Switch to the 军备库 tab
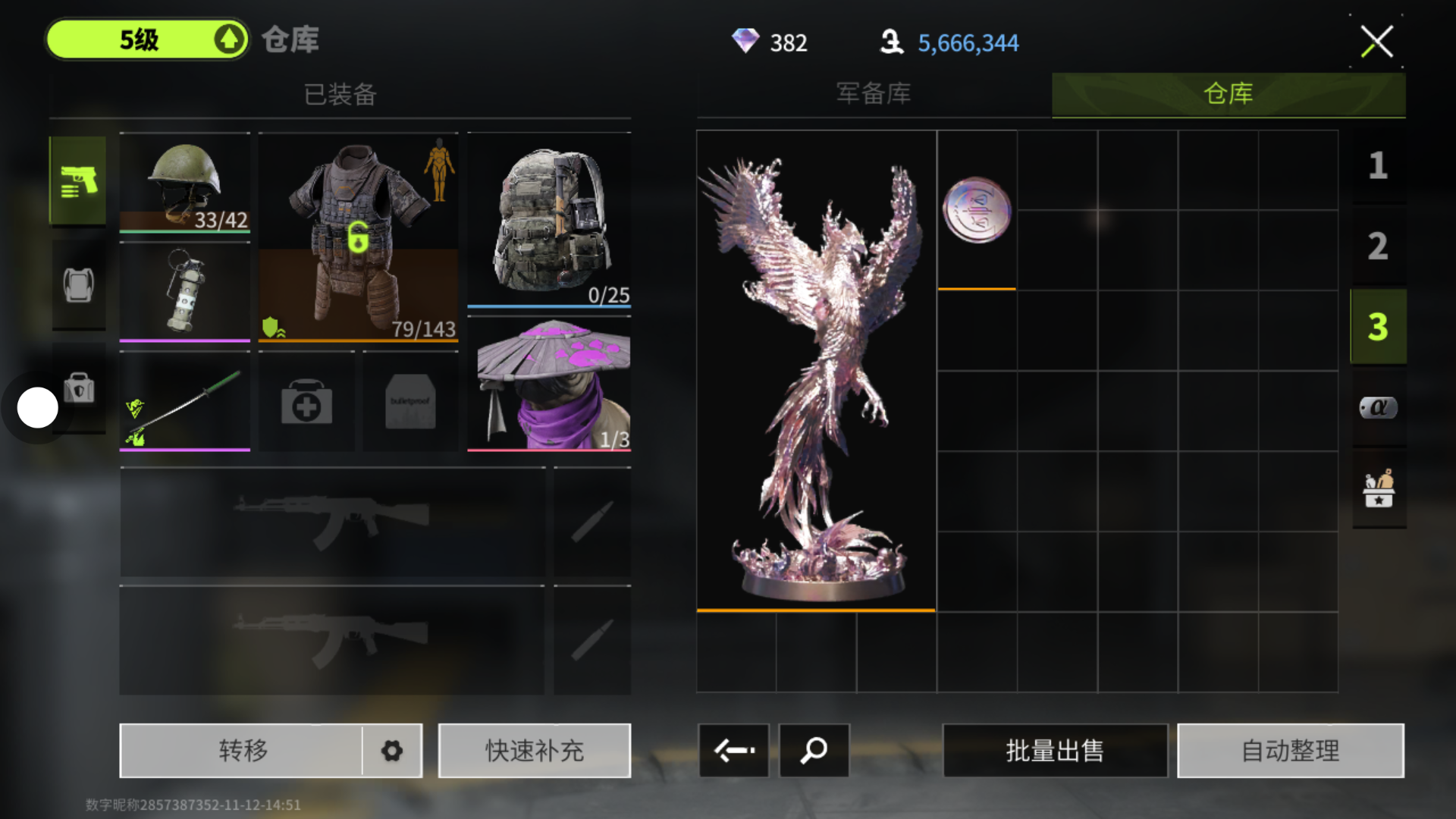Image resolution: width=1456 pixels, height=819 pixels. [x=874, y=94]
